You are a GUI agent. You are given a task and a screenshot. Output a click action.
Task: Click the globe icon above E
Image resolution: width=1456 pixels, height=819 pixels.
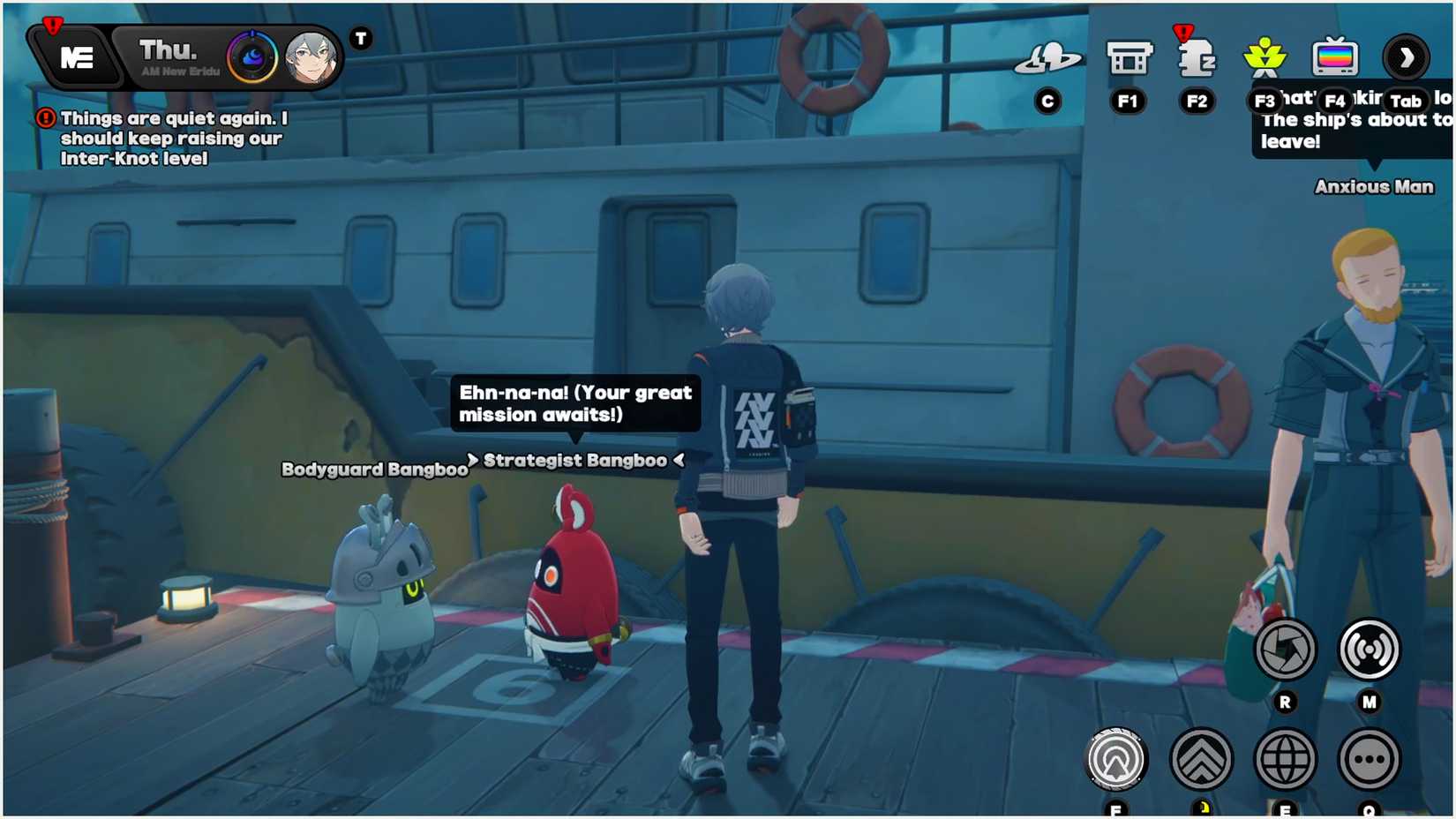(x=1285, y=759)
